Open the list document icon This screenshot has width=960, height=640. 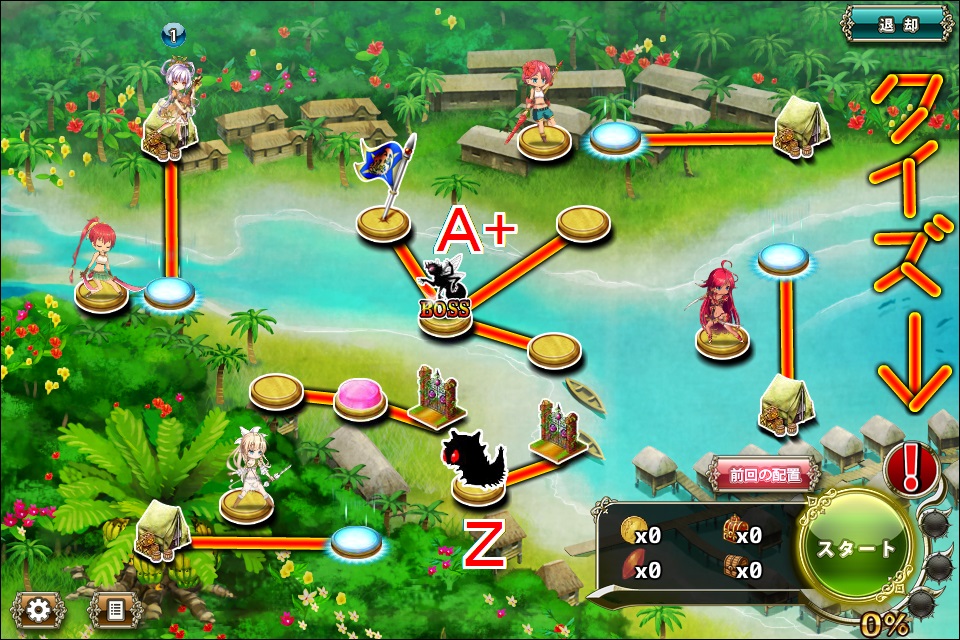pos(114,609)
